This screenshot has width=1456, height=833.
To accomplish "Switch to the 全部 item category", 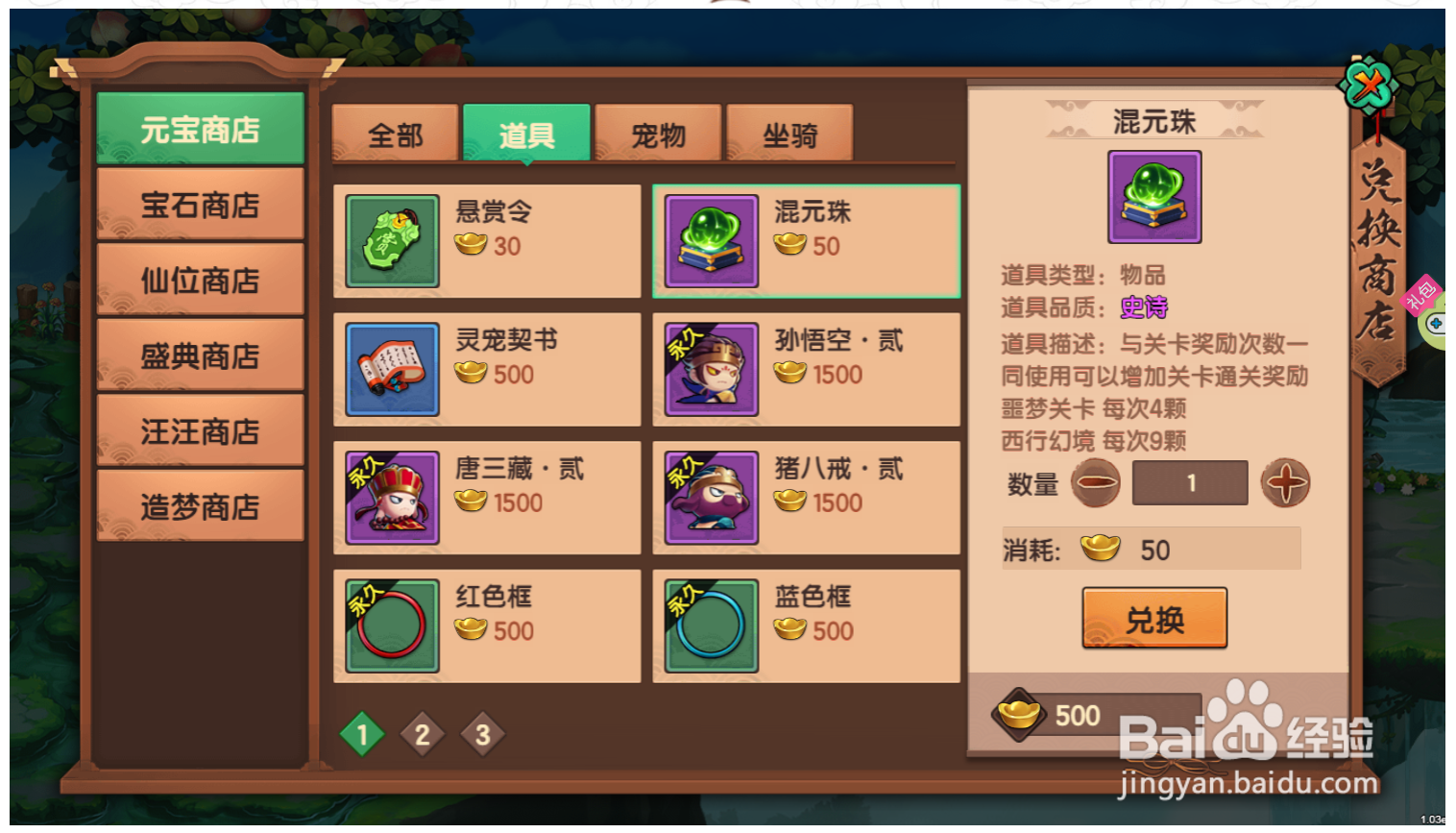I will point(395,135).
